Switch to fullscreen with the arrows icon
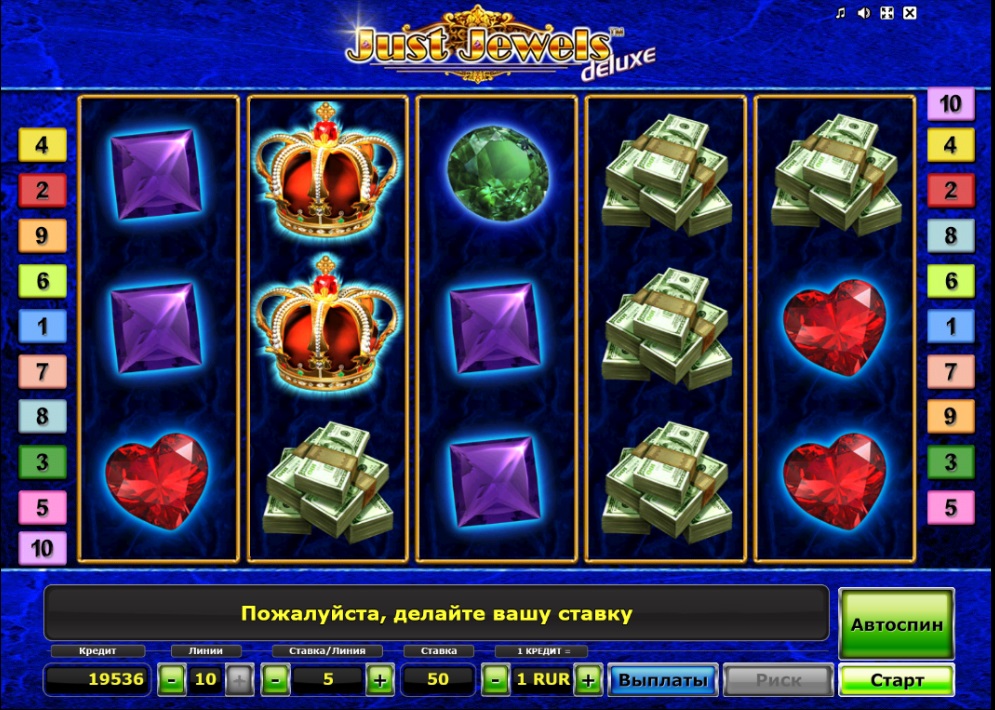 (886, 13)
